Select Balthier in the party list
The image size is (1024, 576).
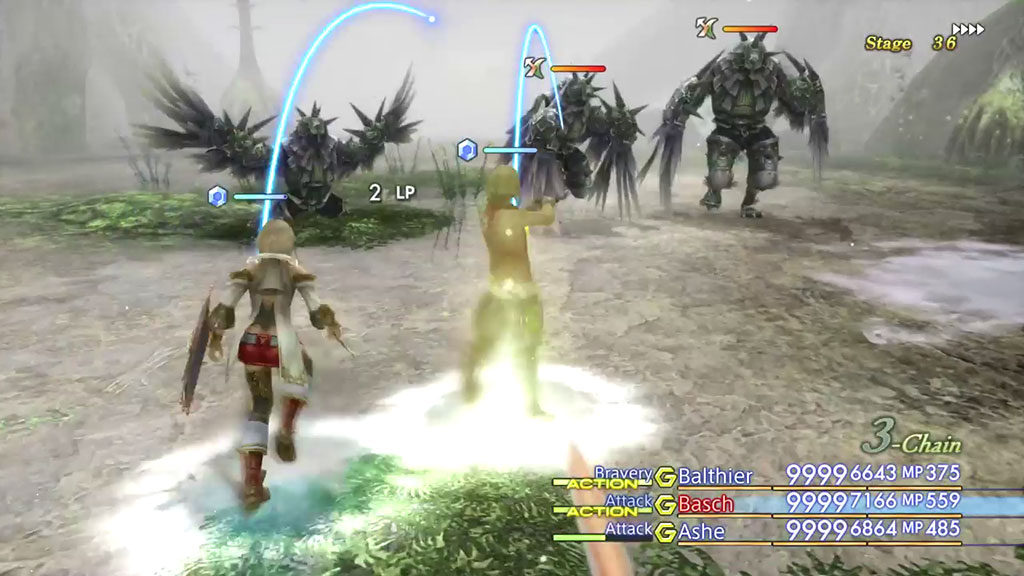[714, 476]
